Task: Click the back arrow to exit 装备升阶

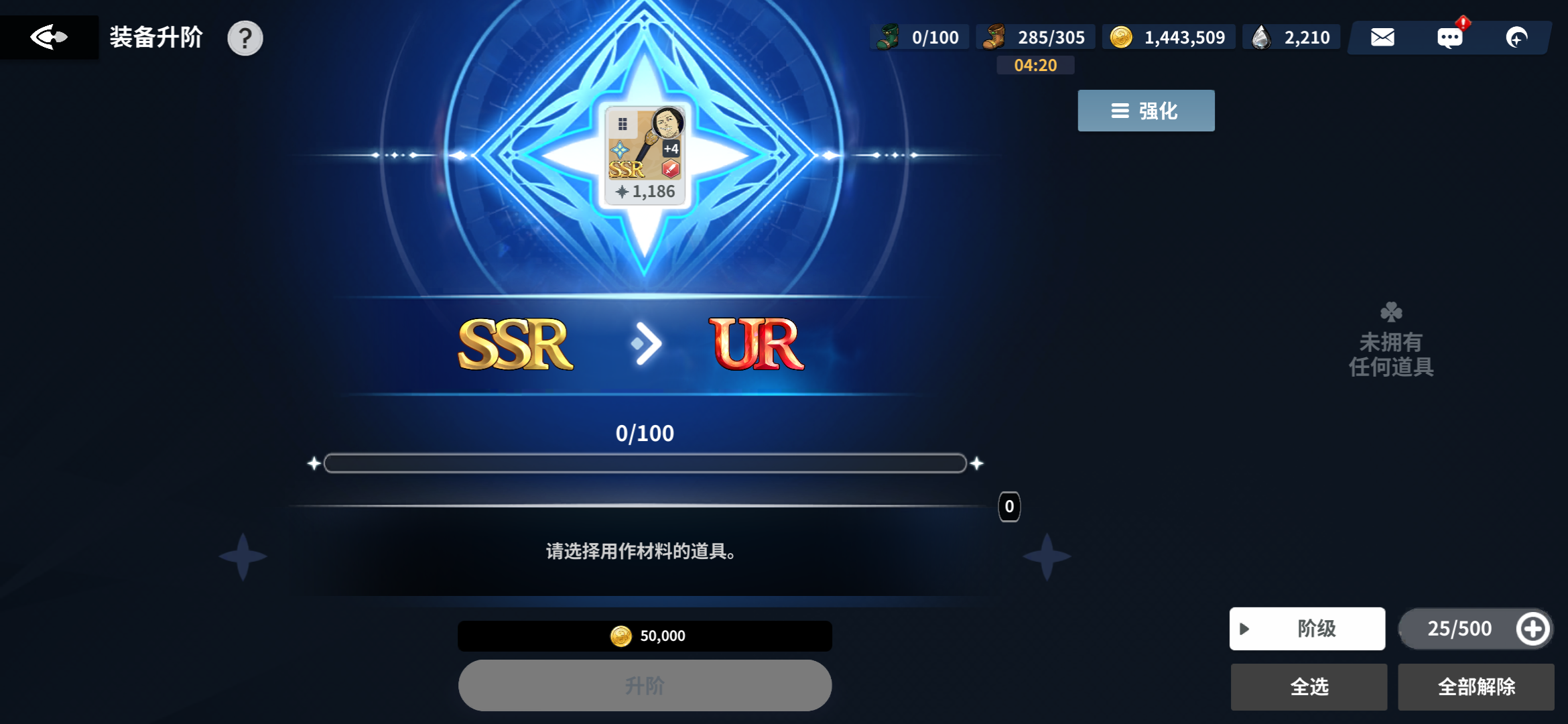Action: click(x=50, y=38)
